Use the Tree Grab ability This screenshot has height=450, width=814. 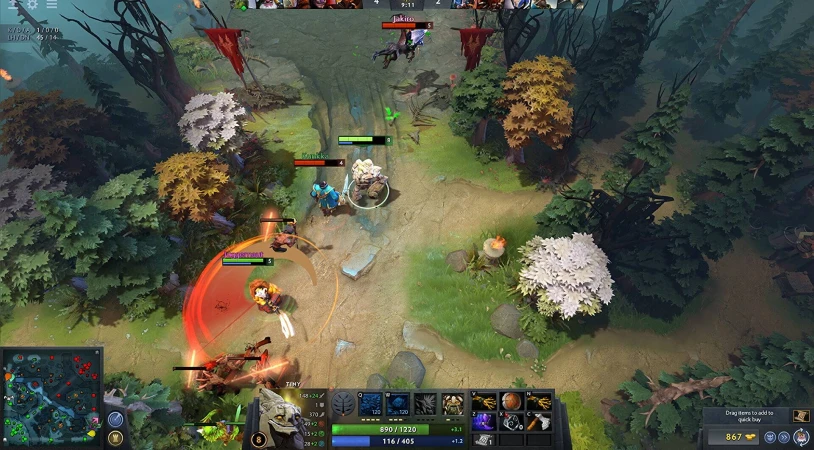coord(425,404)
